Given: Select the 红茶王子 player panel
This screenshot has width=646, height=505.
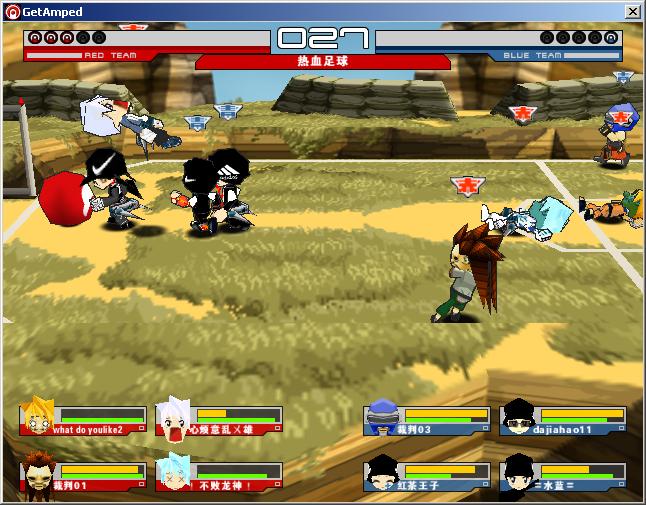Looking at the screenshot, I should point(427,476).
